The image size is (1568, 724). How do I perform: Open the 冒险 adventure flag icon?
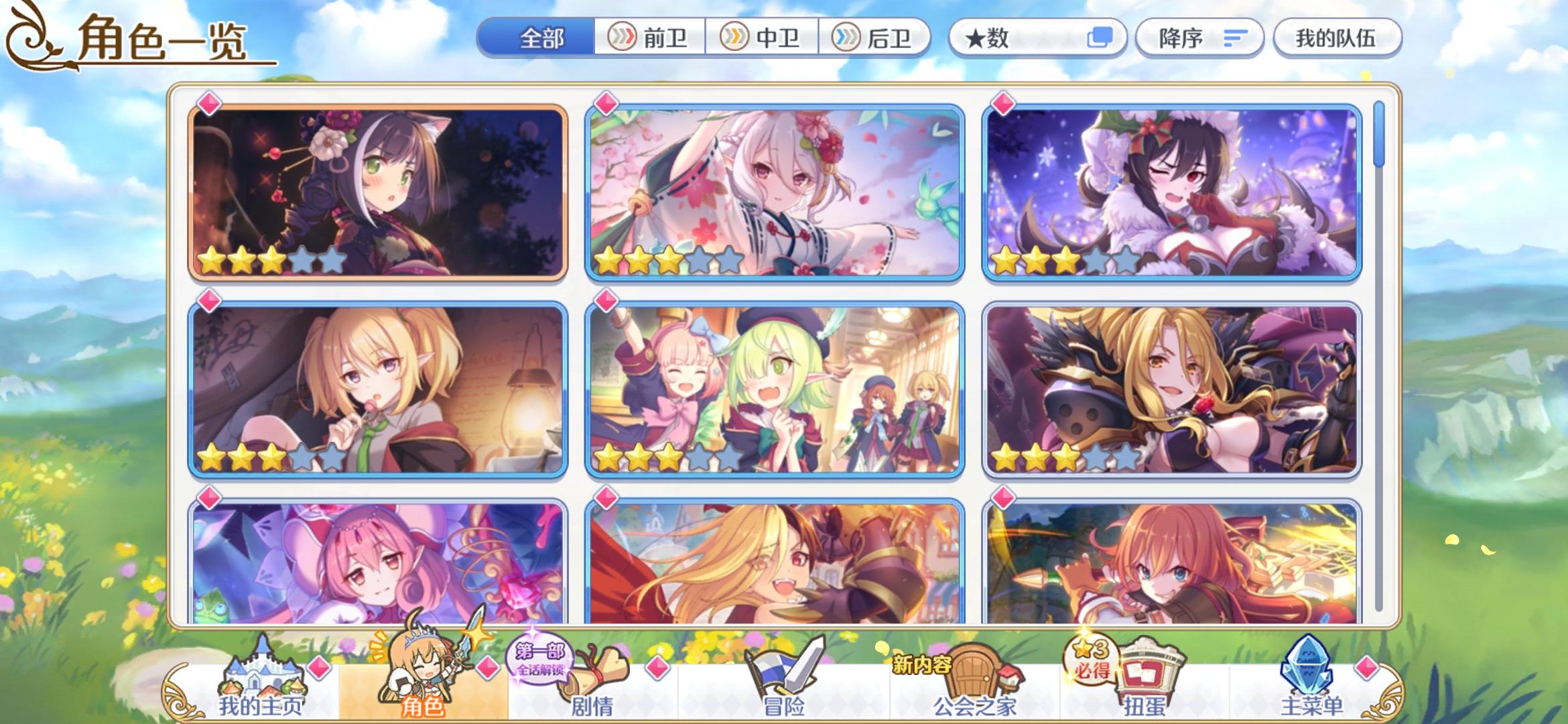click(783, 677)
